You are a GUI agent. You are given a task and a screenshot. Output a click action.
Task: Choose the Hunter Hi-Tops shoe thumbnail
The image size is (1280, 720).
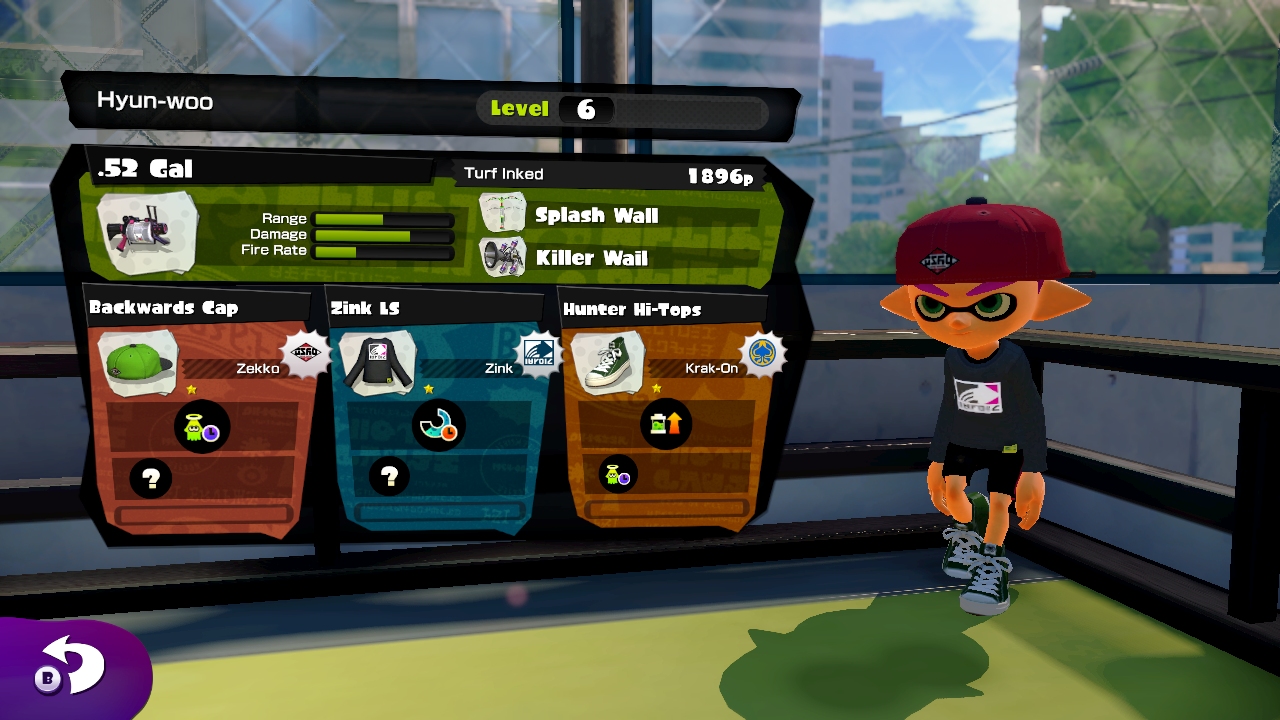607,362
